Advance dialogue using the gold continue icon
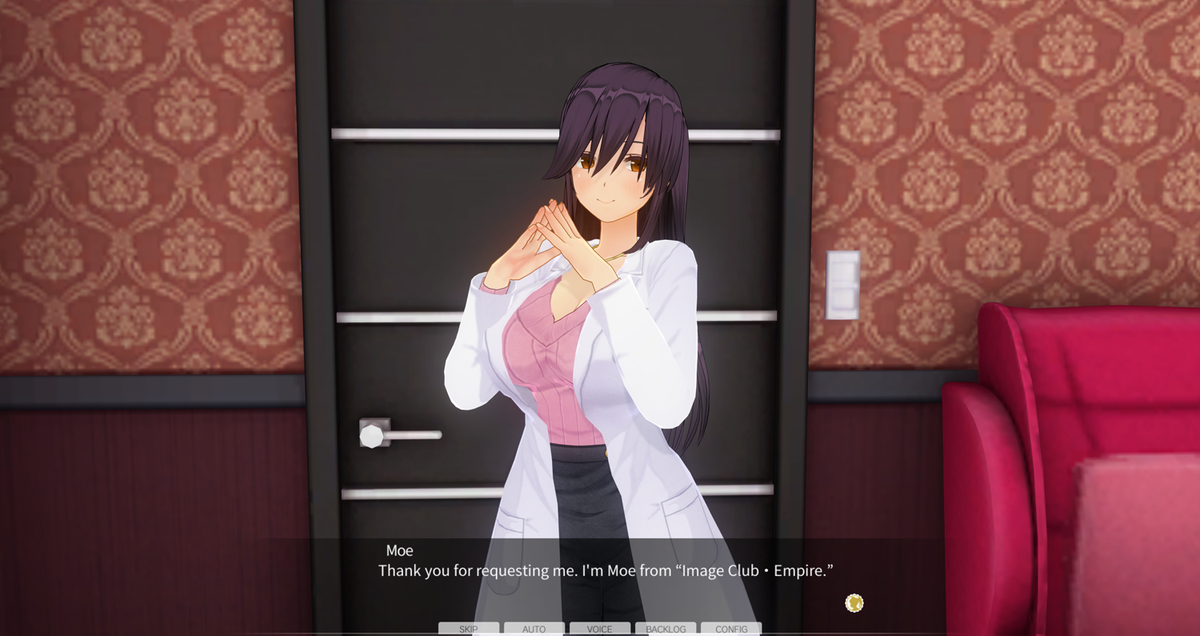Screen dimensions: 1200x636 coord(854,602)
